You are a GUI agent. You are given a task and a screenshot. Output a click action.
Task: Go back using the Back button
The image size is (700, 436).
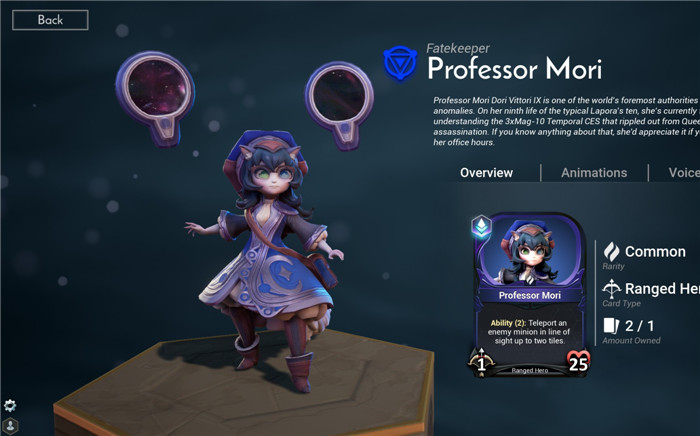point(50,20)
